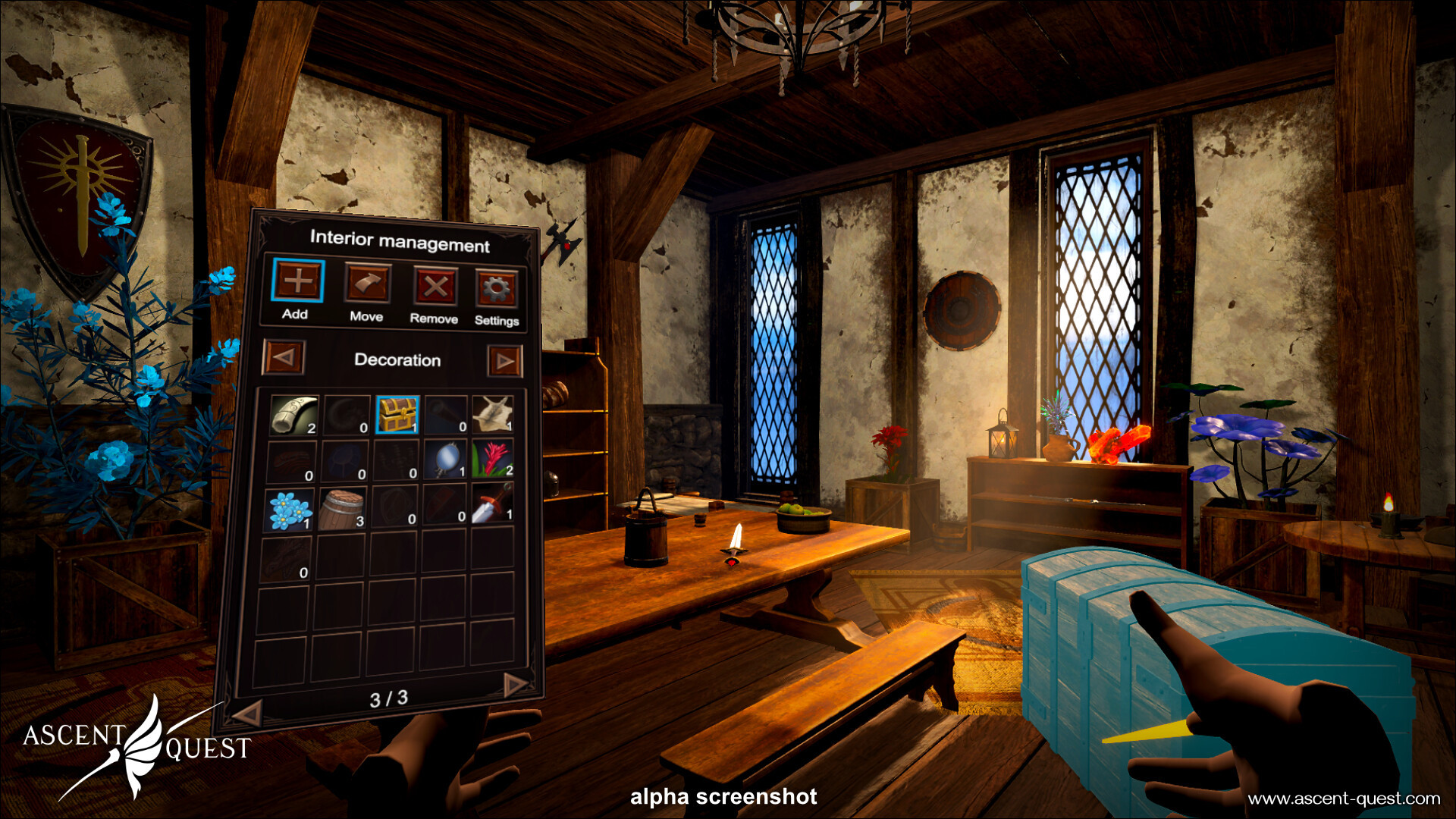Image resolution: width=1456 pixels, height=819 pixels.
Task: Select the carved horn decoration slot
Action: point(294,415)
